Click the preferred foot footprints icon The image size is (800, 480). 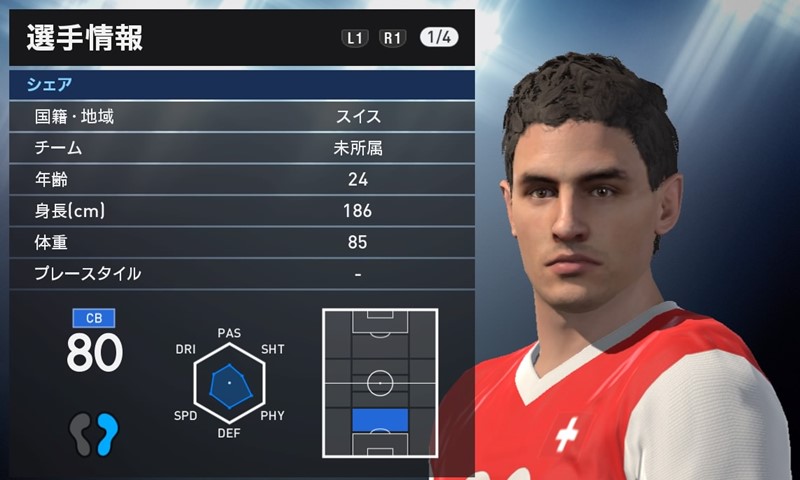tap(94, 433)
